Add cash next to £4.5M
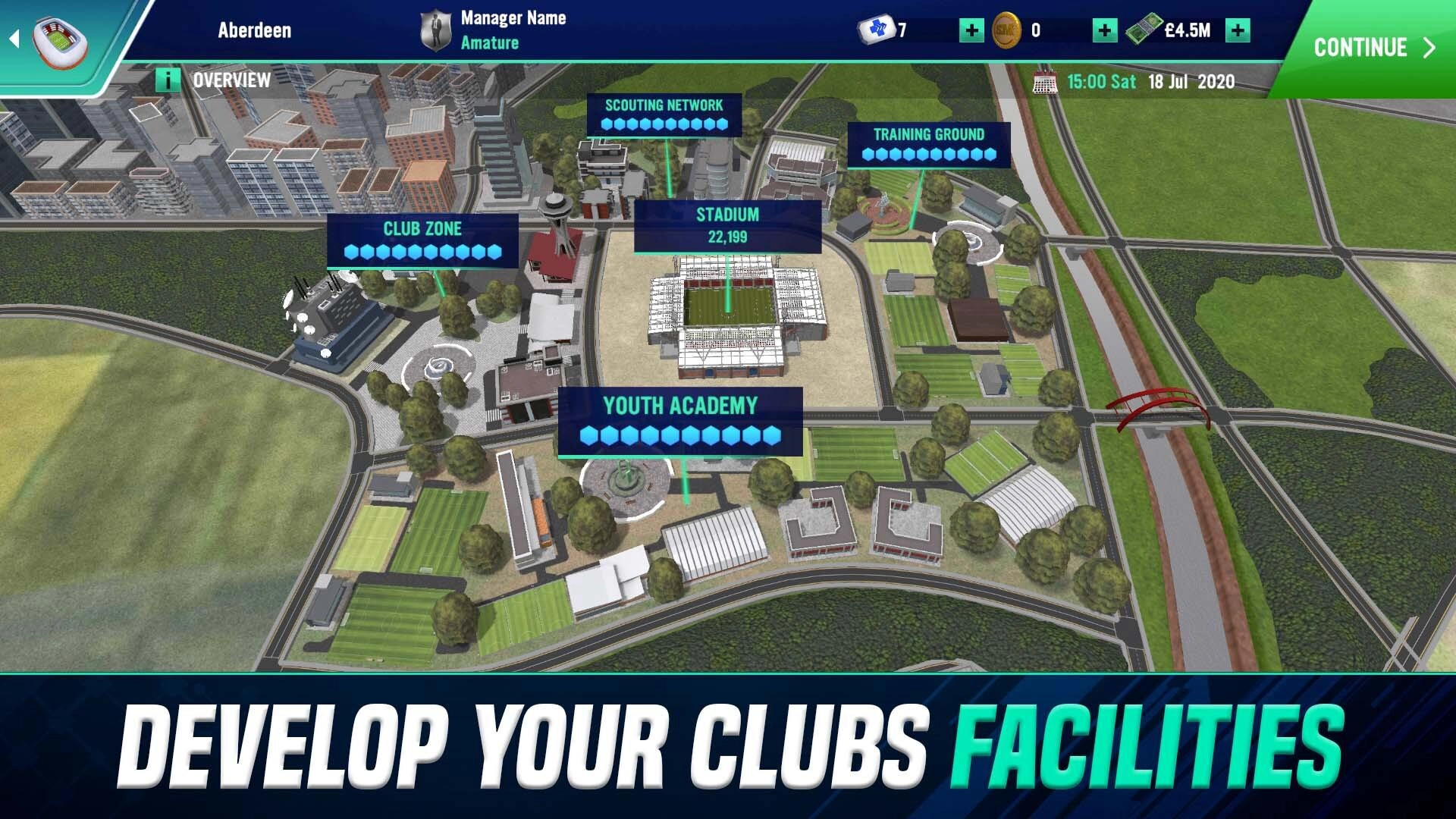 (x=1238, y=30)
